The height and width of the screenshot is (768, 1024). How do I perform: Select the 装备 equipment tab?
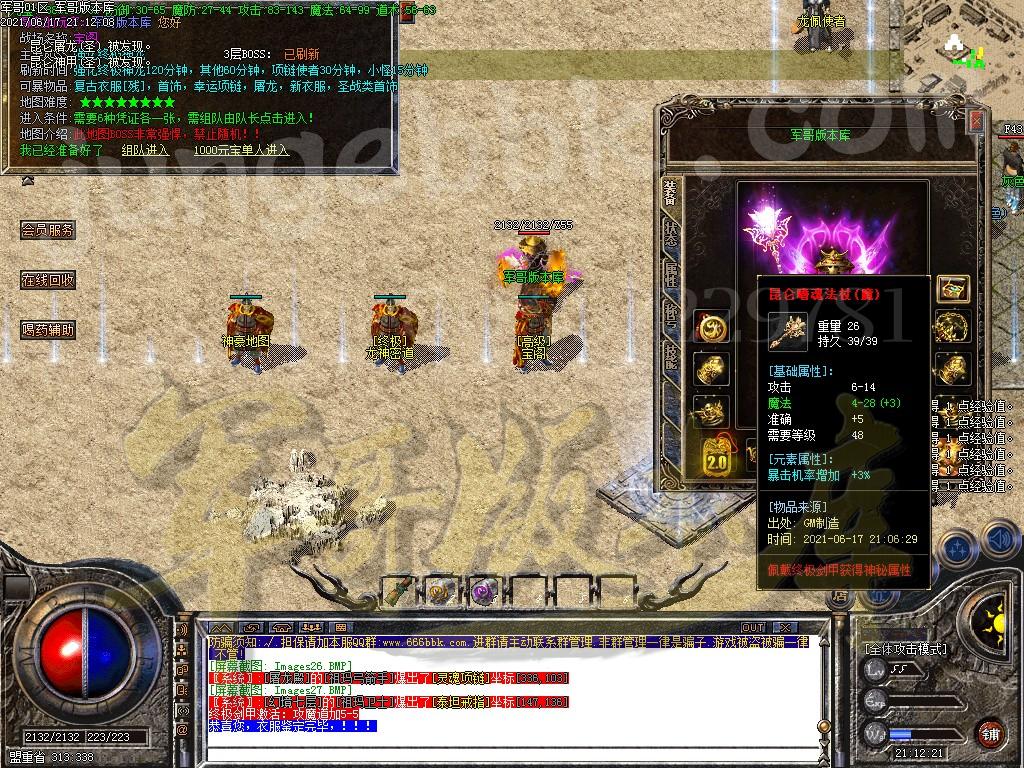coord(670,196)
